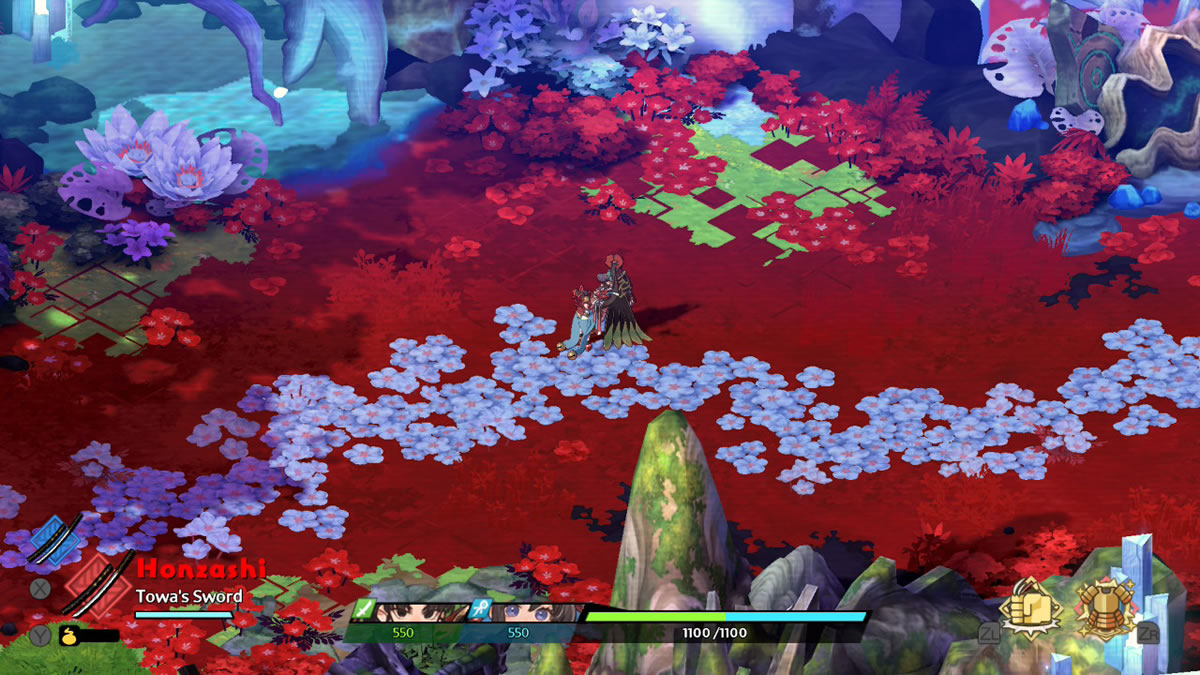Image resolution: width=1200 pixels, height=675 pixels.
Task: Switch to the blue secondary sword icon
Action: [x=54, y=538]
